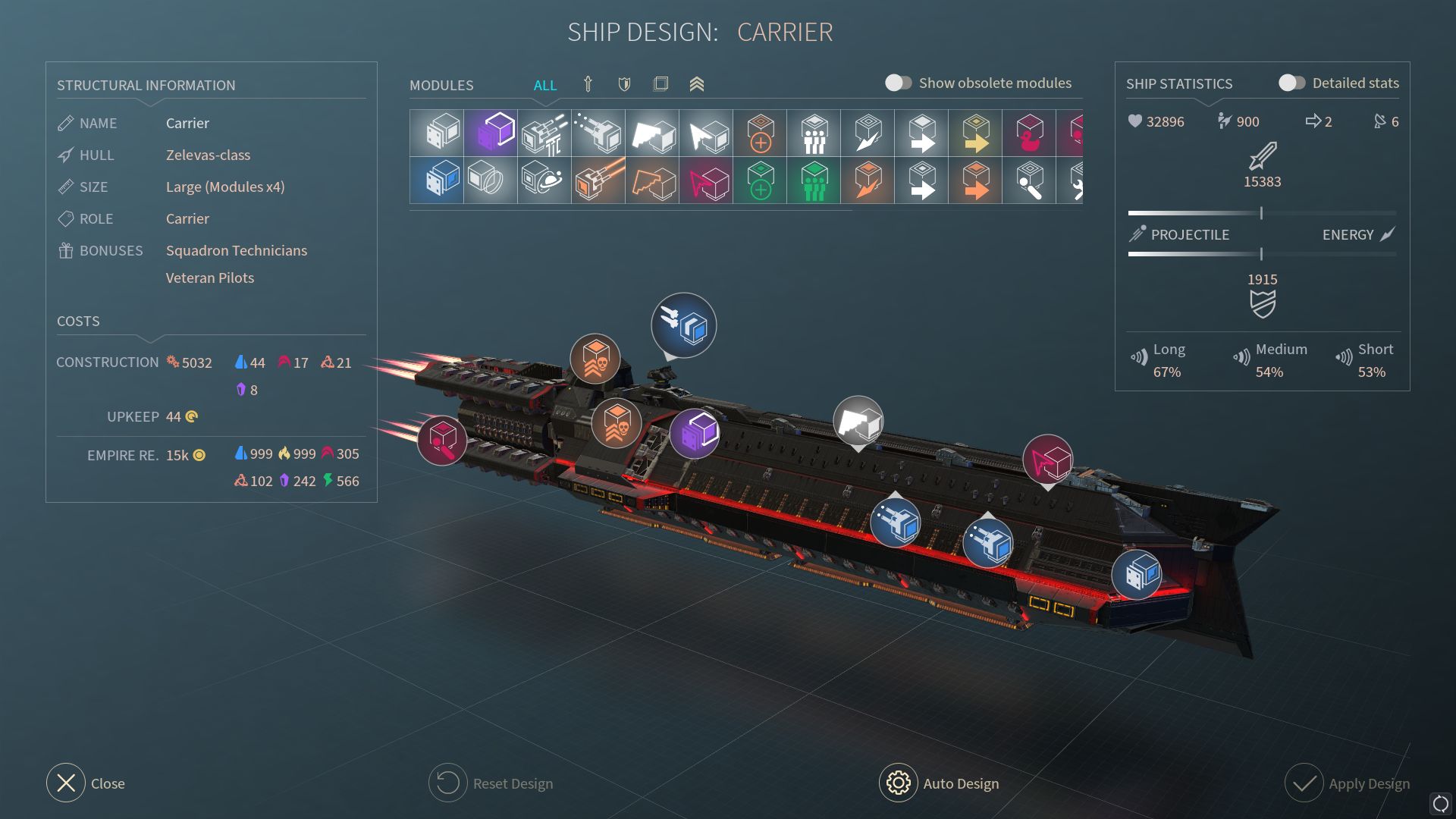This screenshot has height=819, width=1456.
Task: Select the upgrades chevron filter icon
Action: click(x=698, y=84)
